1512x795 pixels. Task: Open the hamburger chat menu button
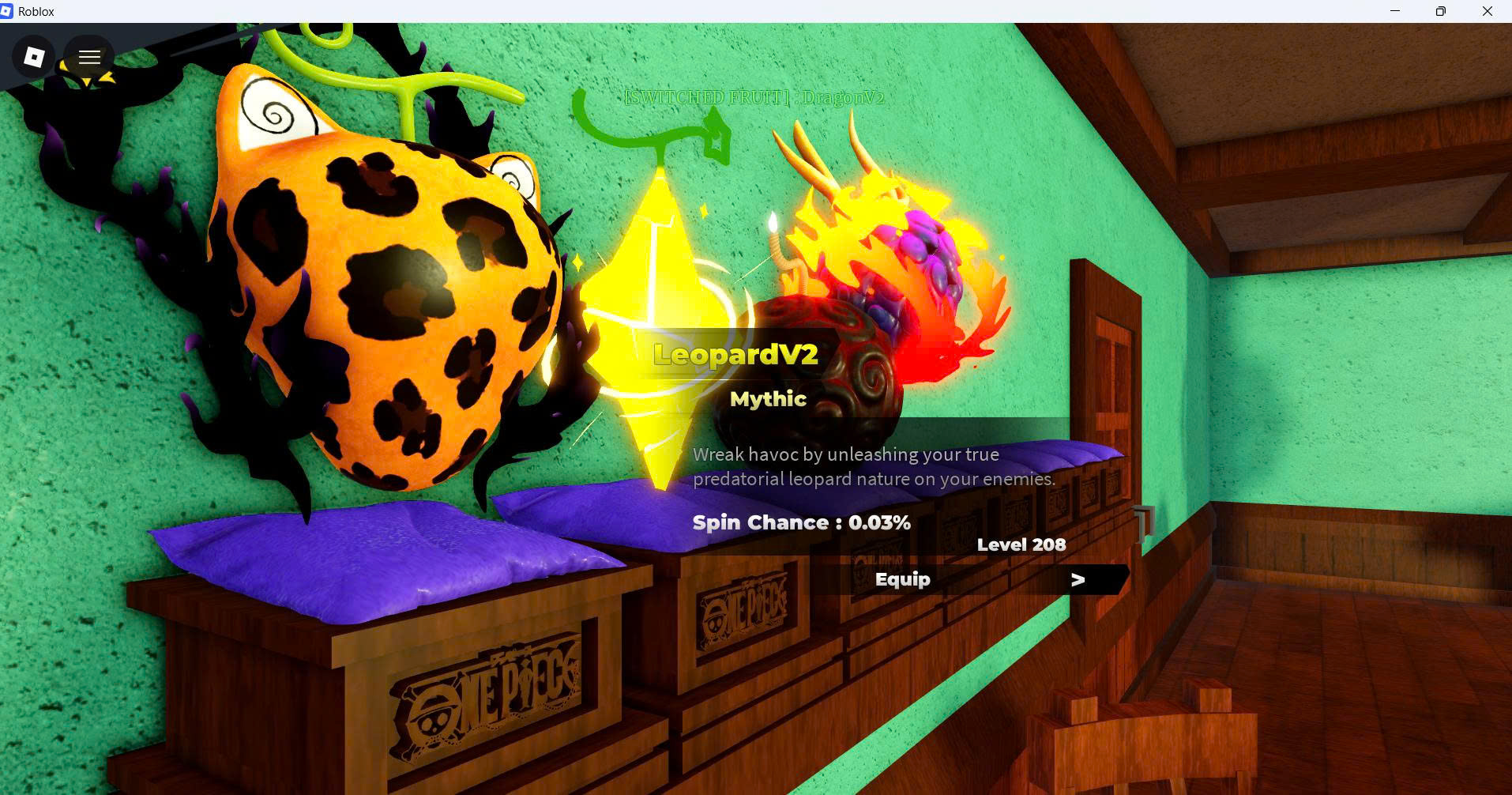tap(89, 57)
